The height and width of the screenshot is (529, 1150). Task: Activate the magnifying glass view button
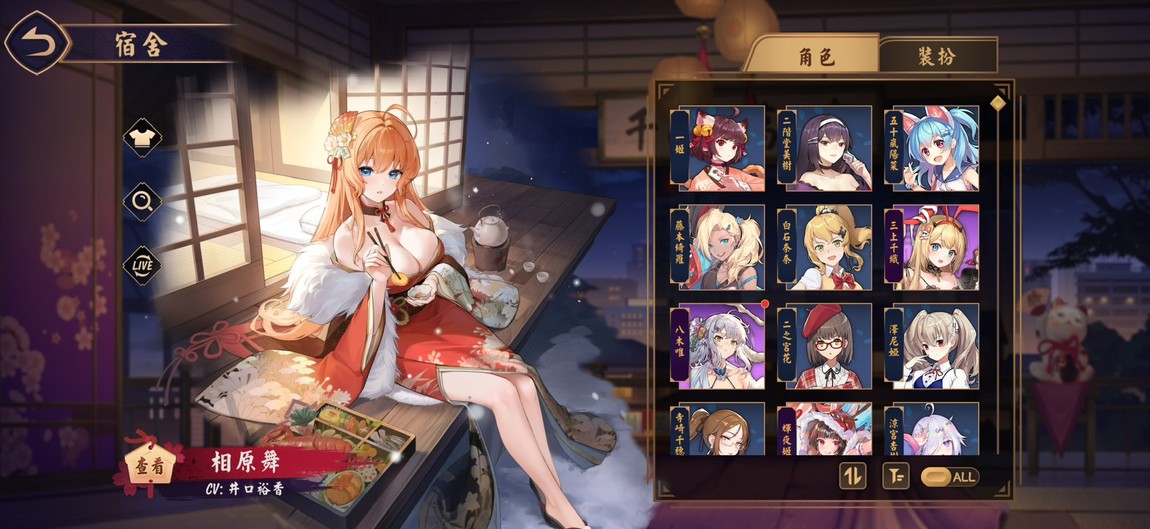pyautogui.click(x=142, y=202)
